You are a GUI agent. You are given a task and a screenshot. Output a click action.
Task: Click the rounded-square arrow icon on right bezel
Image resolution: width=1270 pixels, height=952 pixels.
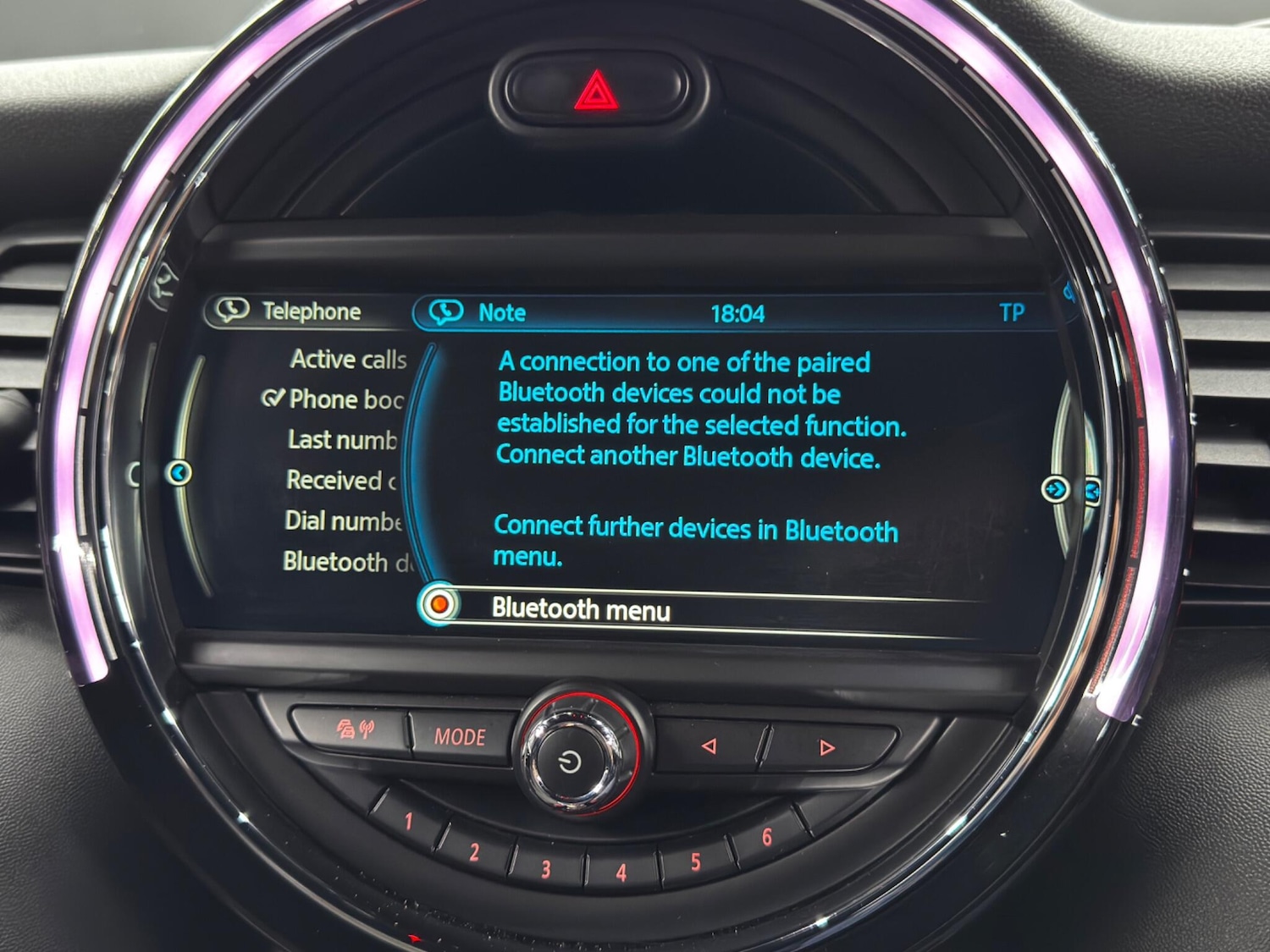tap(1093, 489)
